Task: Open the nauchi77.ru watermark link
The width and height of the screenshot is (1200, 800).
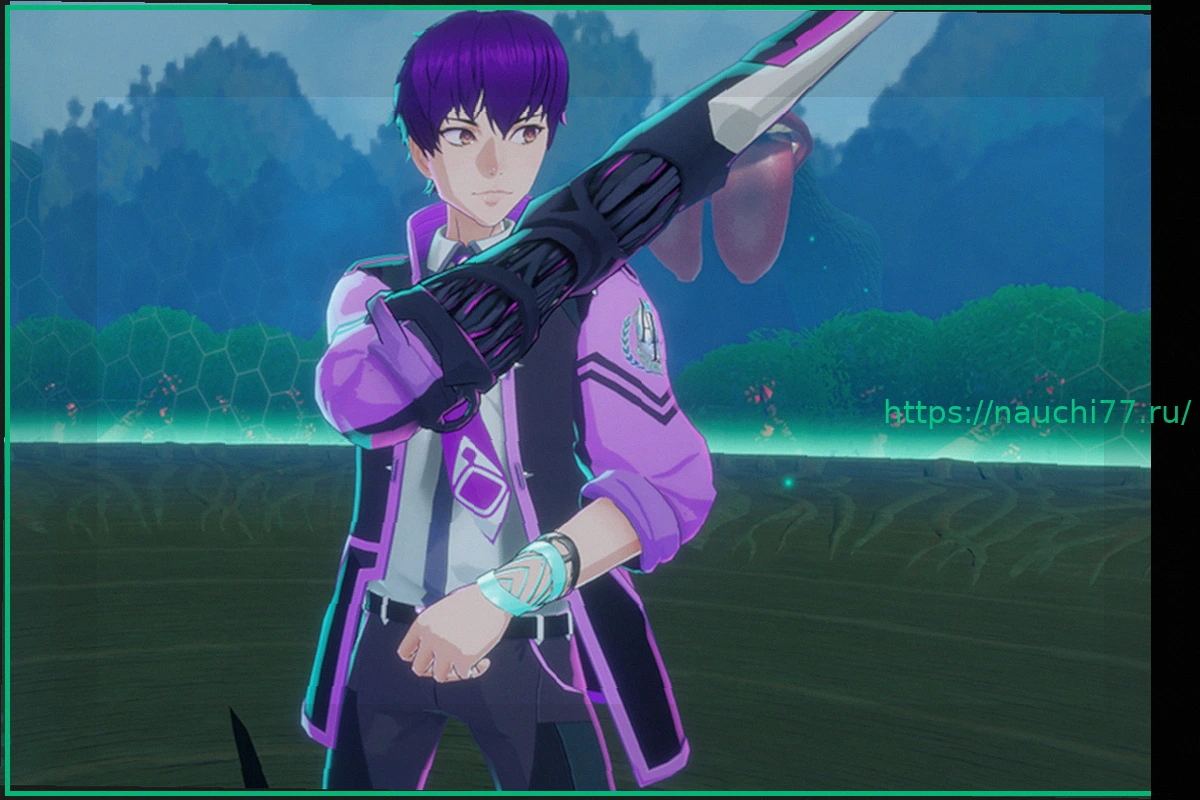Action: pos(1037,412)
